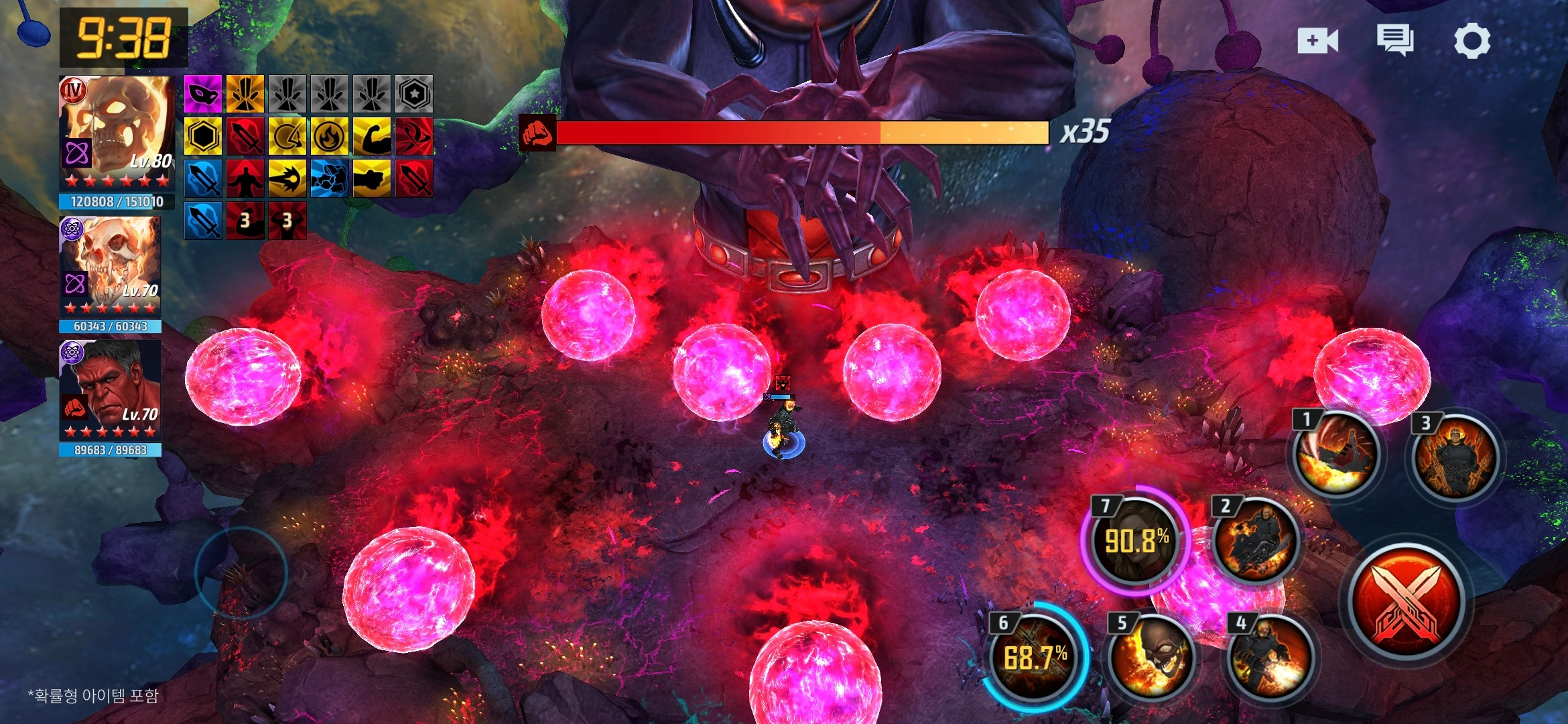Viewport: 1568px width, 724px height.
Task: Tap skill 7 showing 90.8%
Action: coord(1136,540)
